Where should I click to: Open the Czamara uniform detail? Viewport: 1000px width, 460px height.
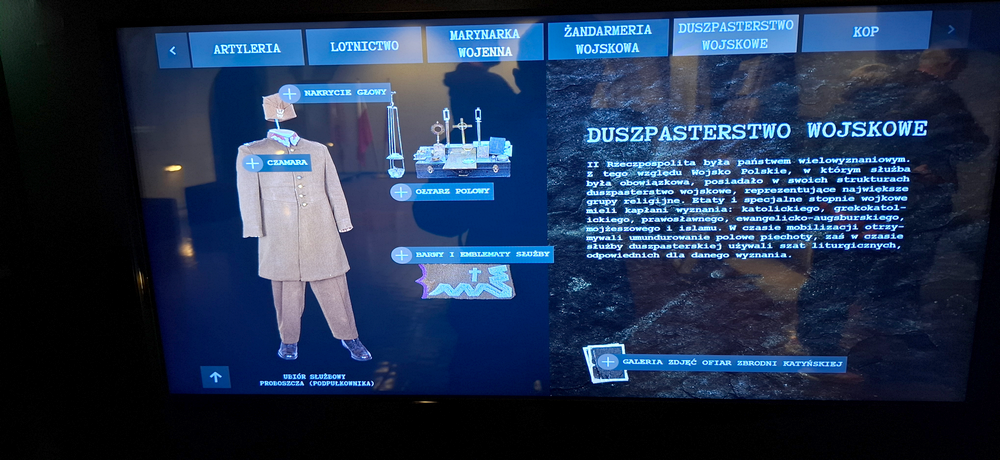point(253,163)
